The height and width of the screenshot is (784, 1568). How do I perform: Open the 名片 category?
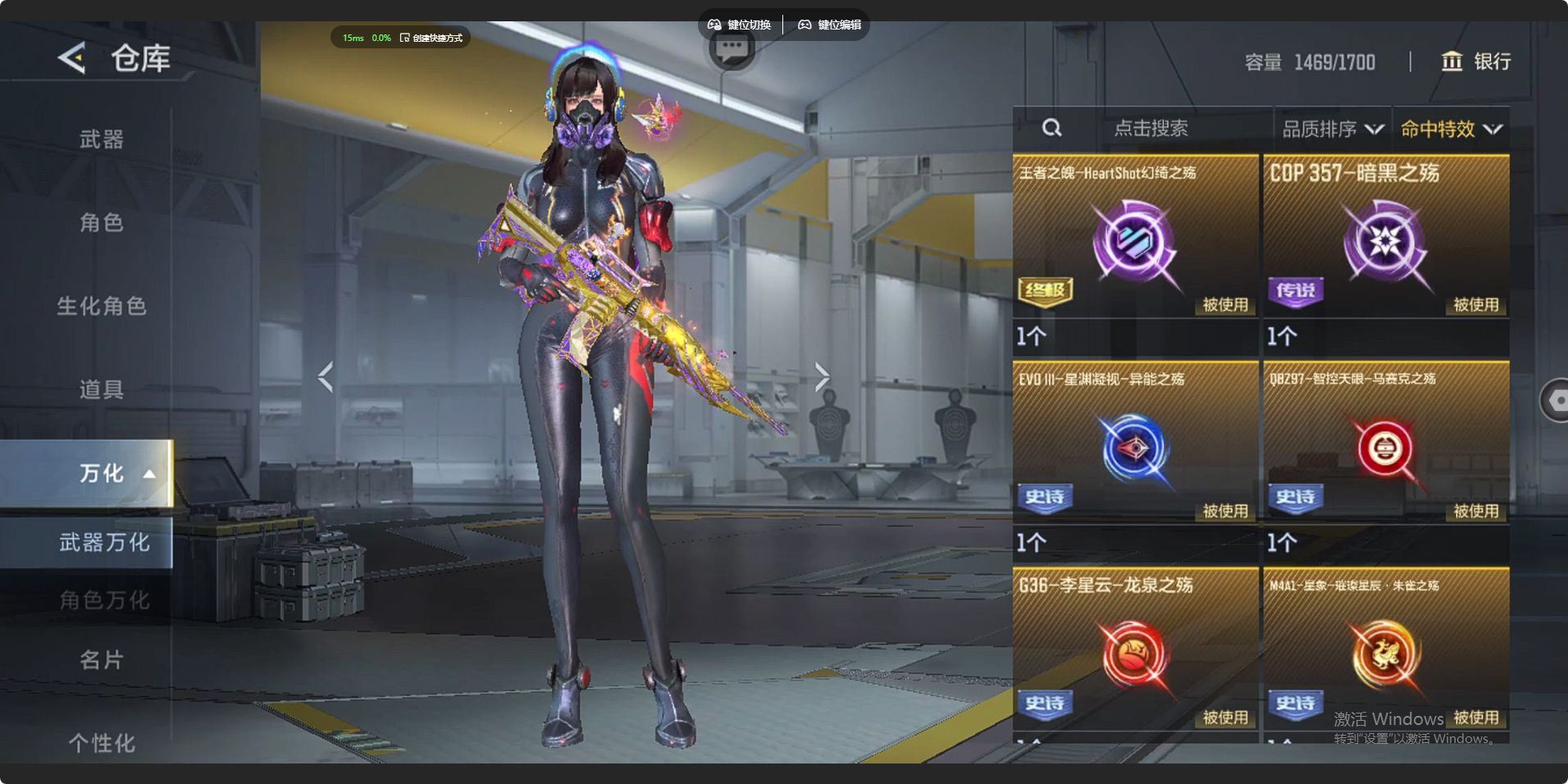click(x=102, y=659)
